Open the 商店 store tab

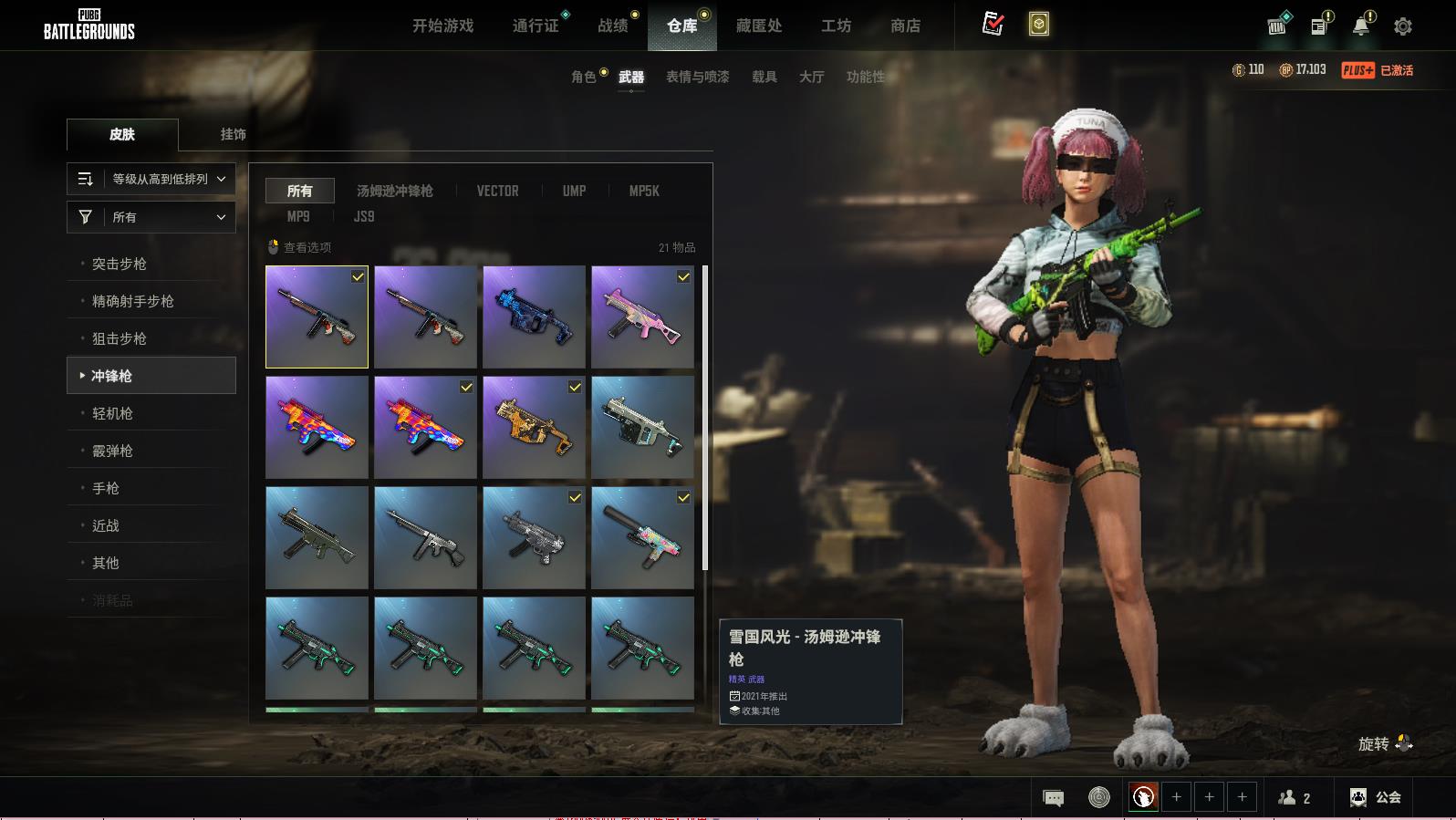pos(905,26)
